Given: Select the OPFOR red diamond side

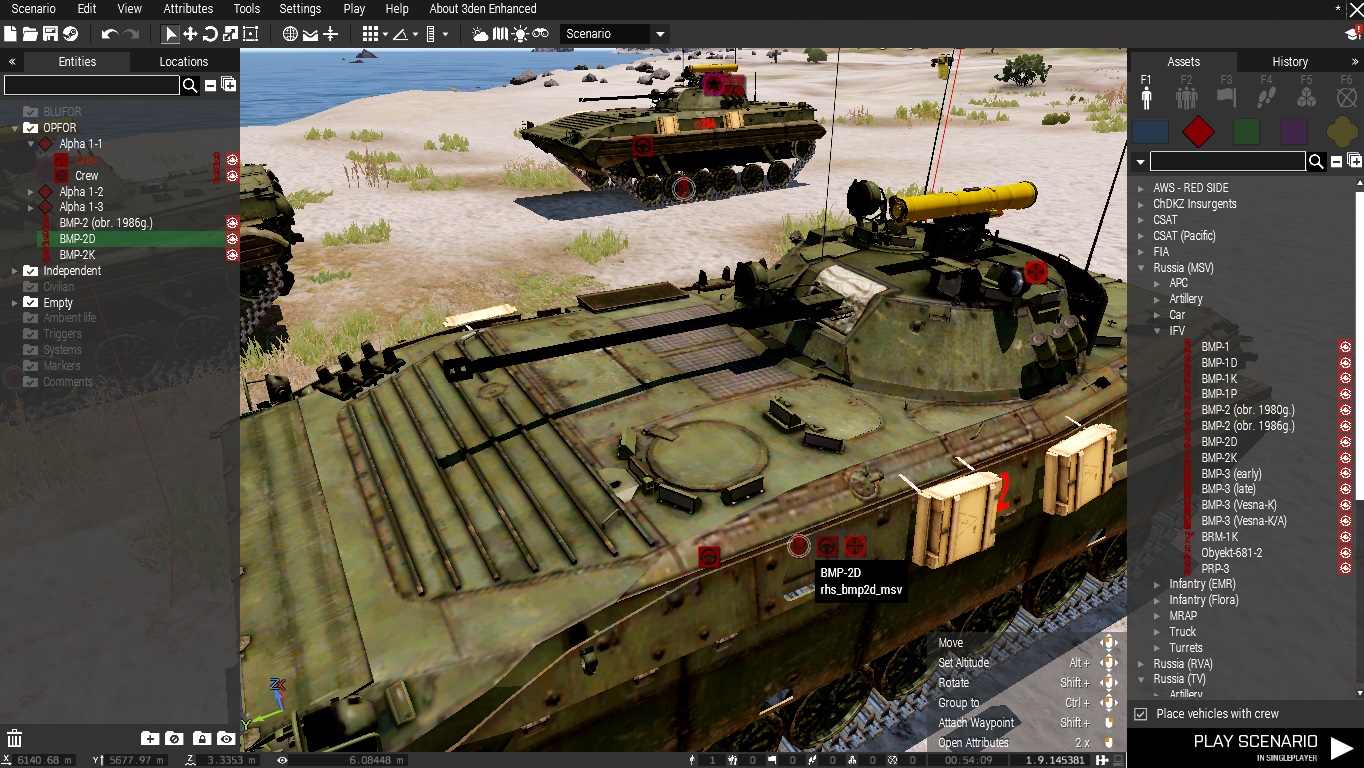Looking at the screenshot, I should click(1198, 131).
